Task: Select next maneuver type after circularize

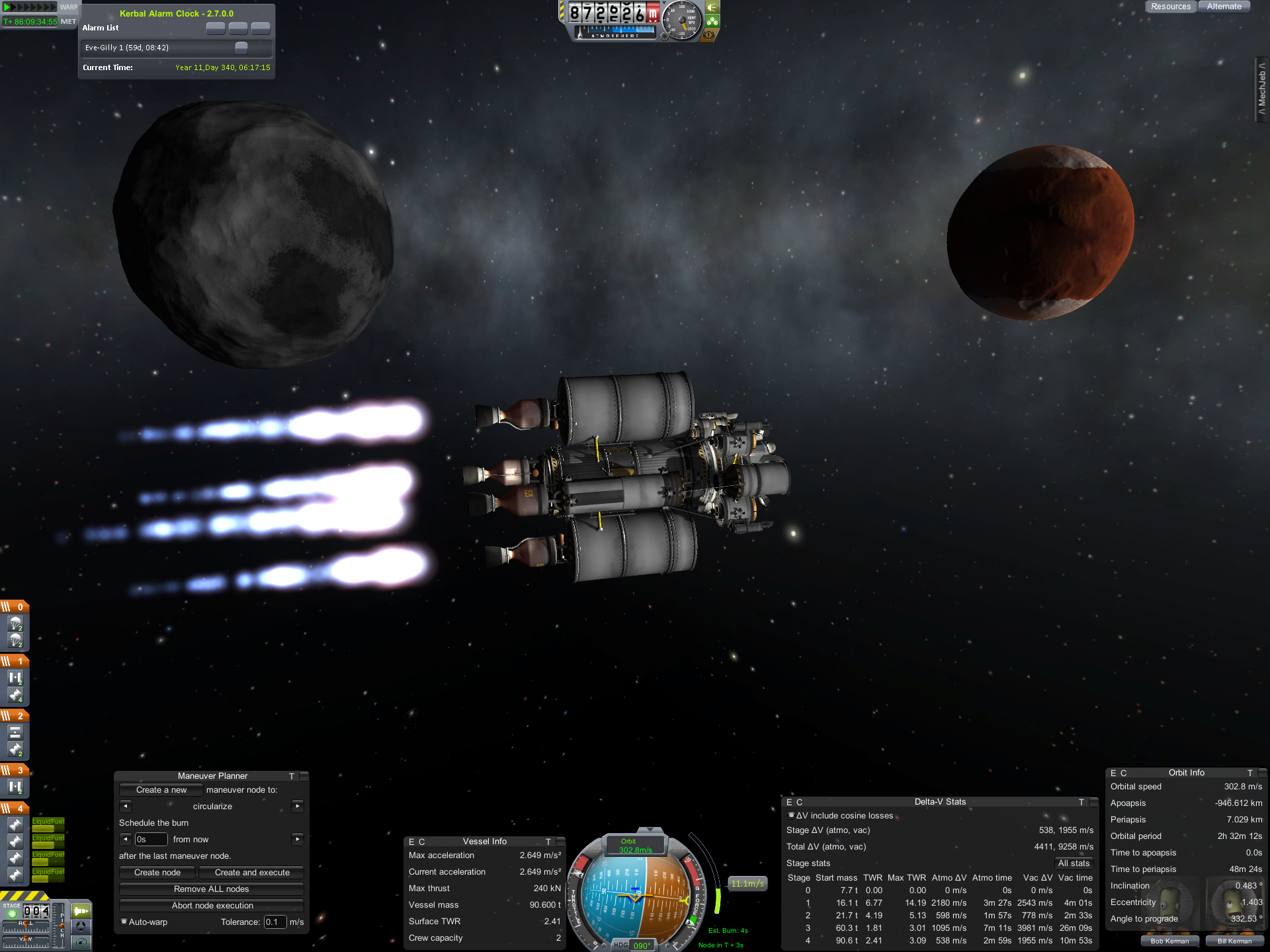Action: pyautogui.click(x=298, y=807)
